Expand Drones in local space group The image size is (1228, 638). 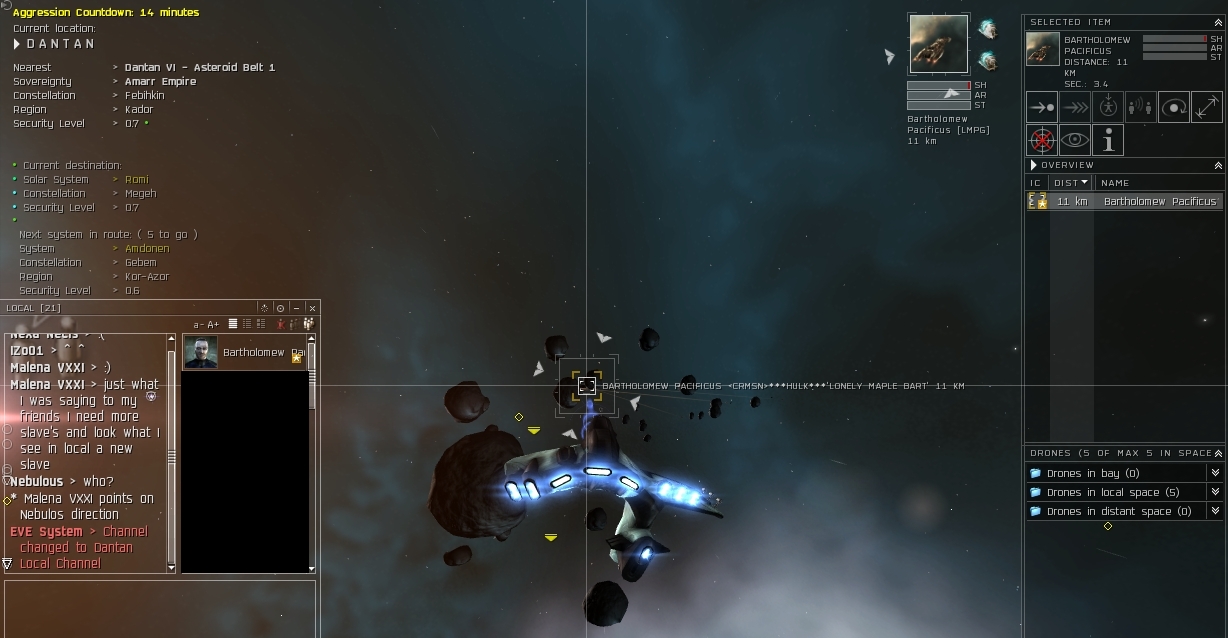click(x=1215, y=492)
